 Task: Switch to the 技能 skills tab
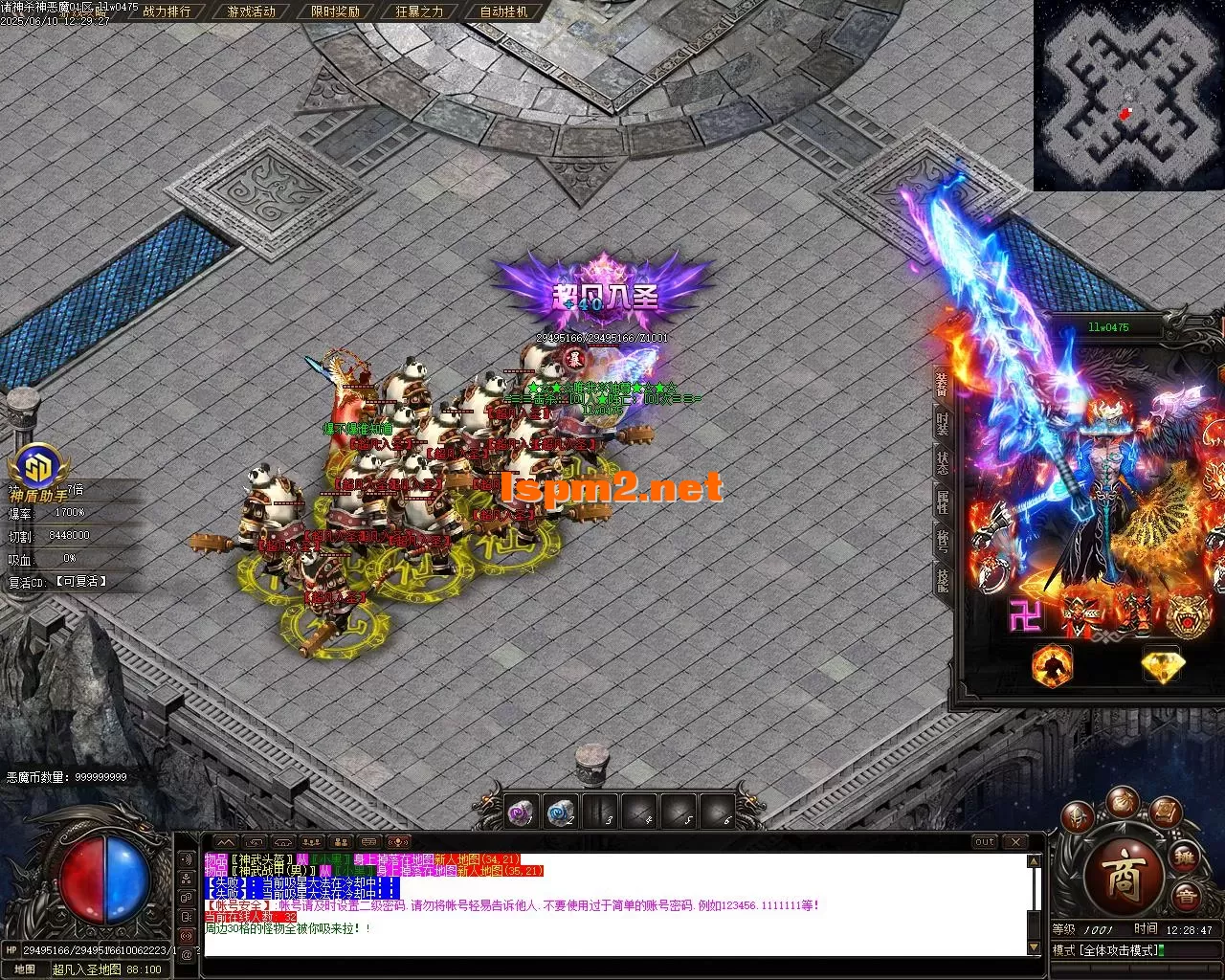pos(942,579)
